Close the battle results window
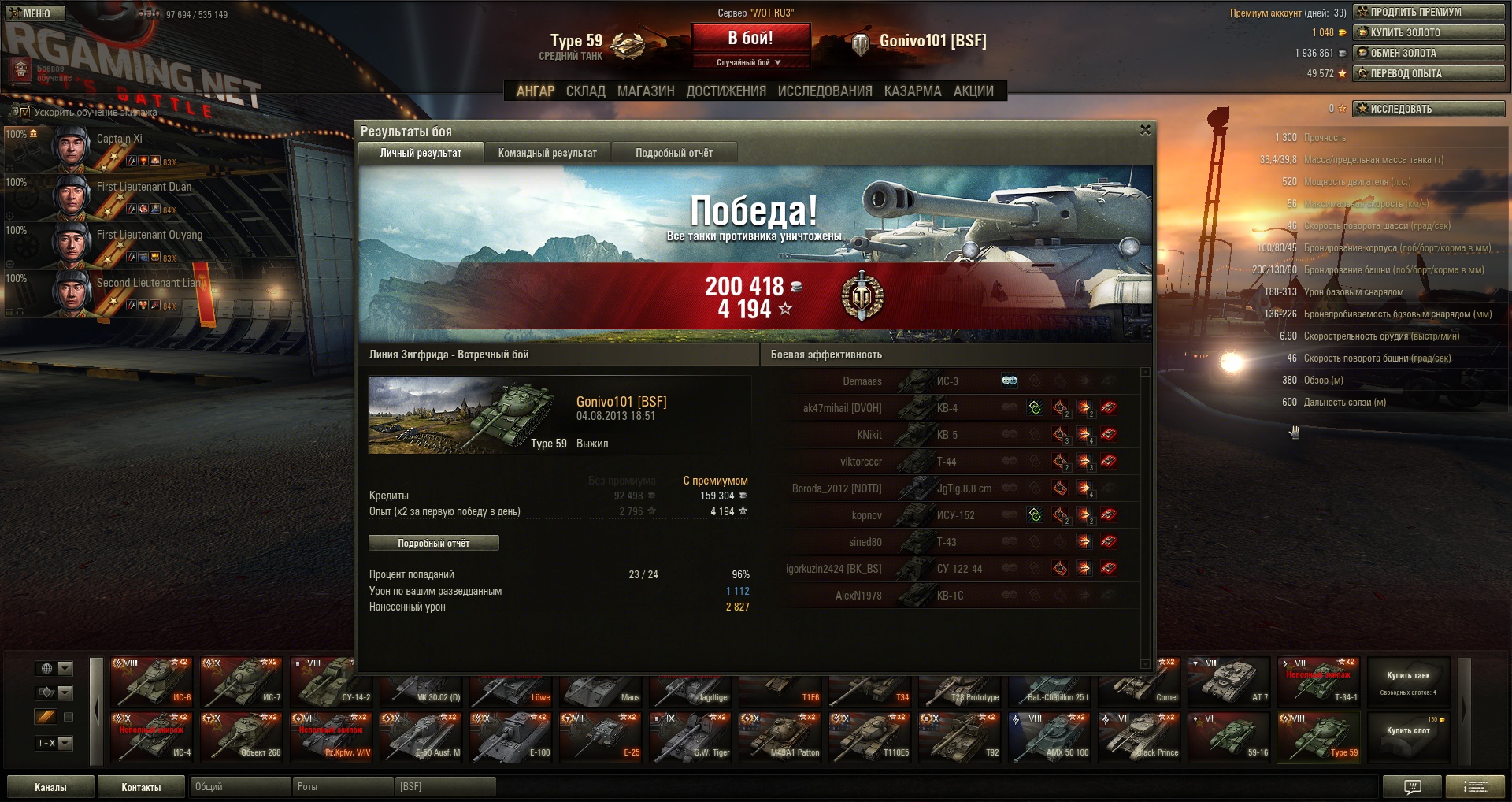Image resolution: width=1512 pixels, height=802 pixels. 1145,130
